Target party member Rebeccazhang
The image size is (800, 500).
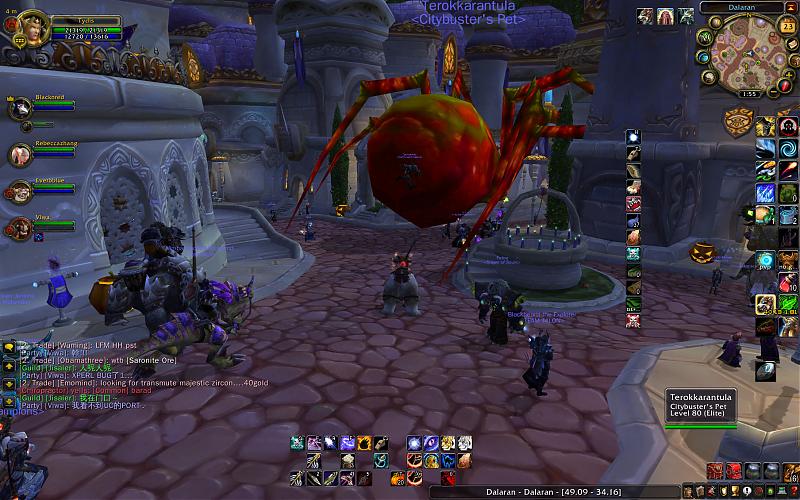click(19, 154)
